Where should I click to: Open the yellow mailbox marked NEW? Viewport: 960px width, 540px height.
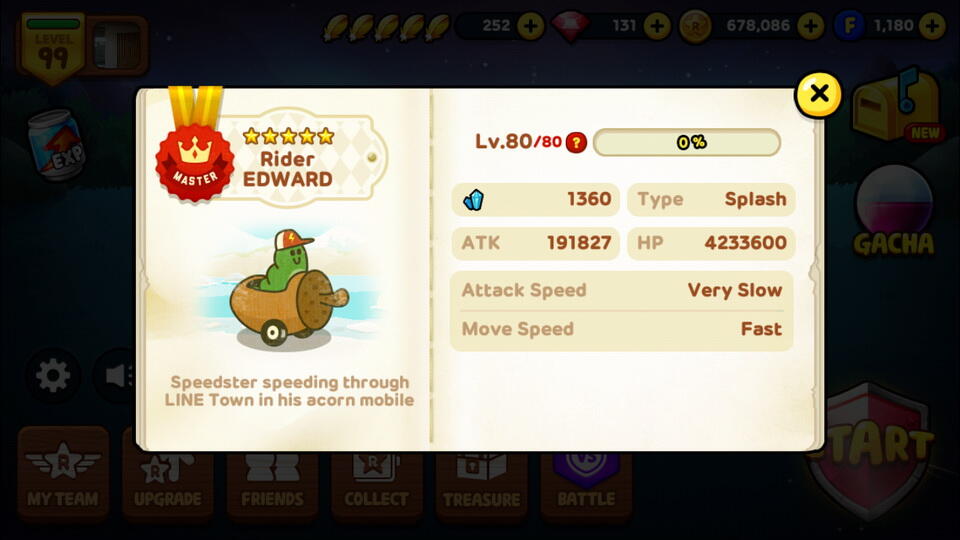[895, 106]
